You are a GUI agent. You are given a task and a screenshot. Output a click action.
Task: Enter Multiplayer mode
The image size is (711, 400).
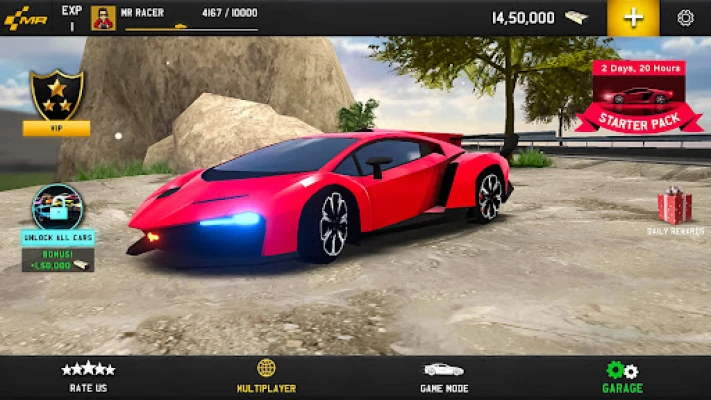[x=266, y=376]
